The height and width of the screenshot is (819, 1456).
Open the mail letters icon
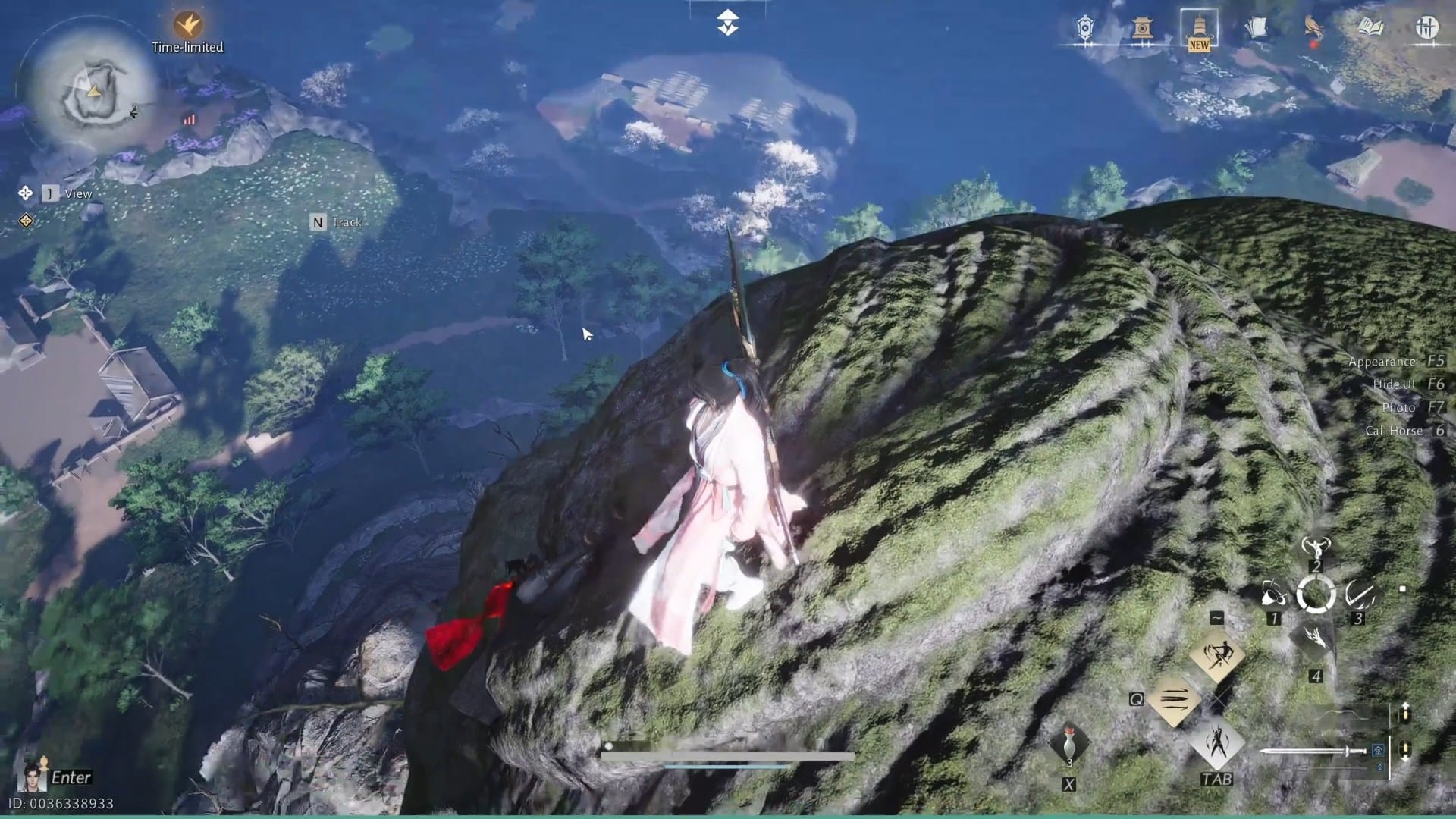(1257, 26)
